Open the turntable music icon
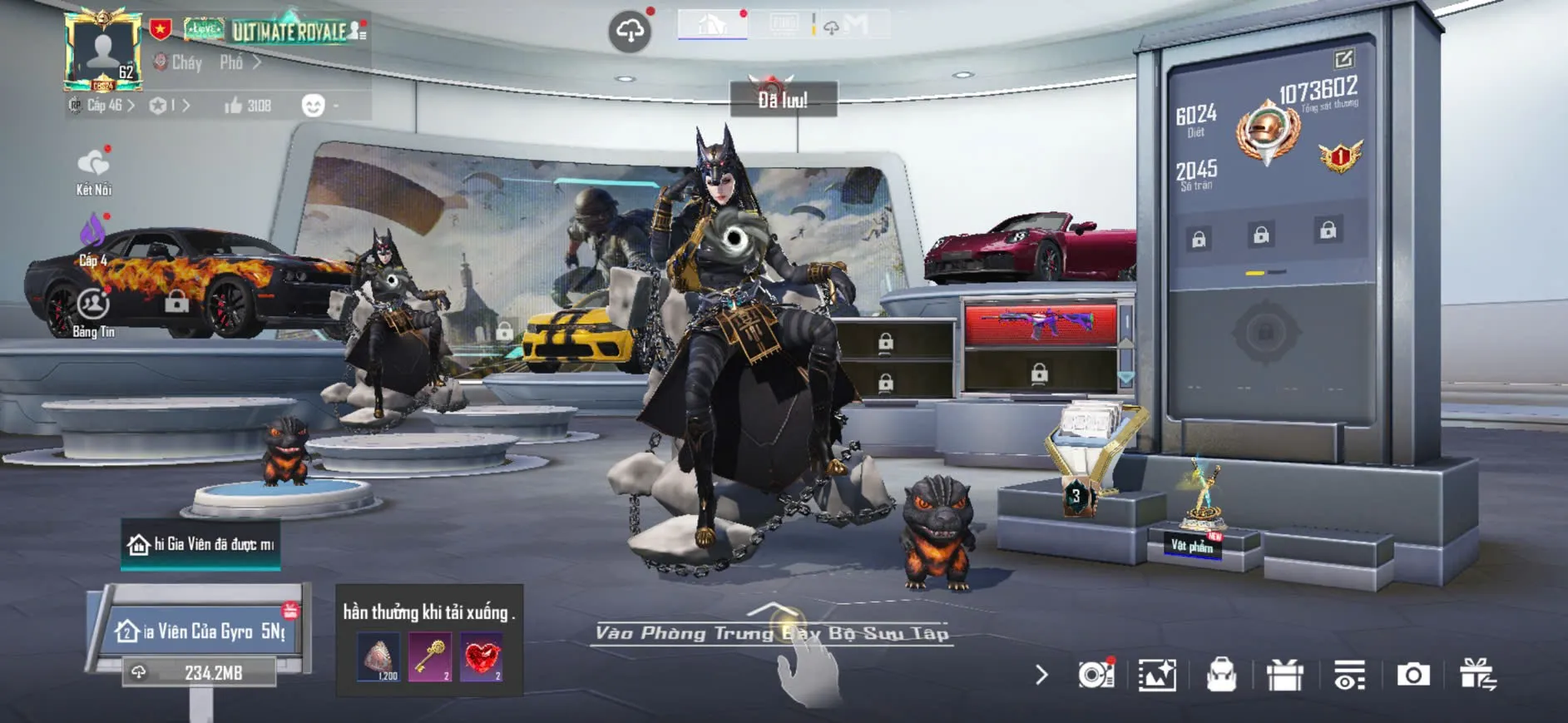This screenshot has width=1568, height=723. [x=1096, y=675]
